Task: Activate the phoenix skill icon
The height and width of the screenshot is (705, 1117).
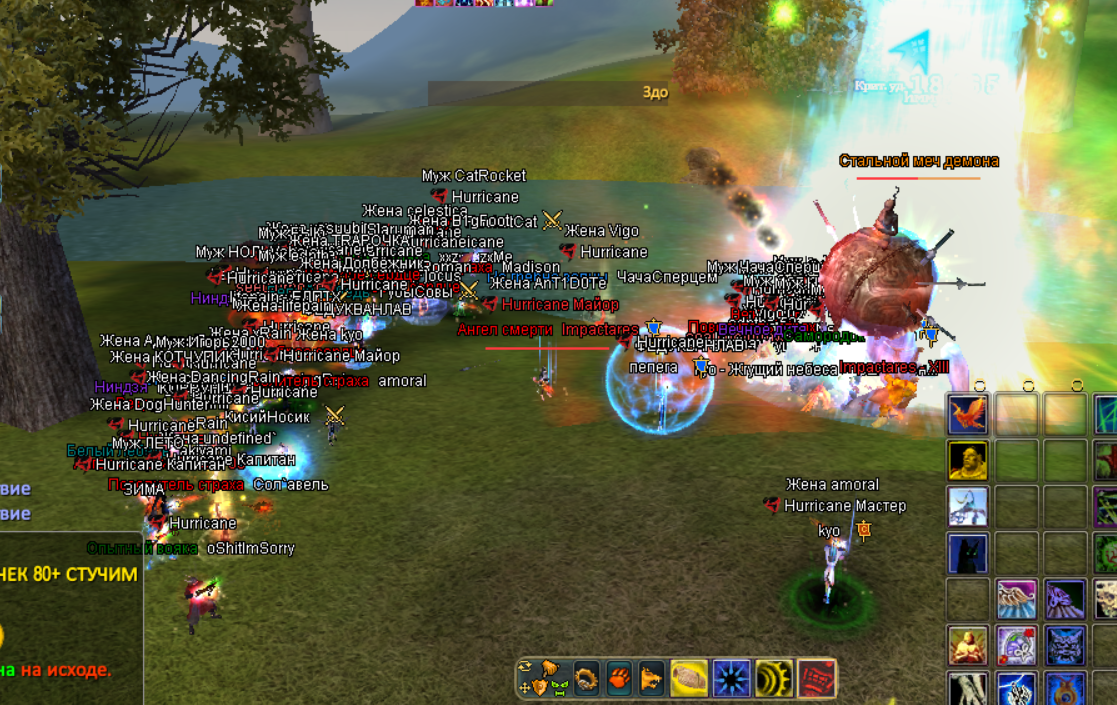Action: [x=967, y=414]
